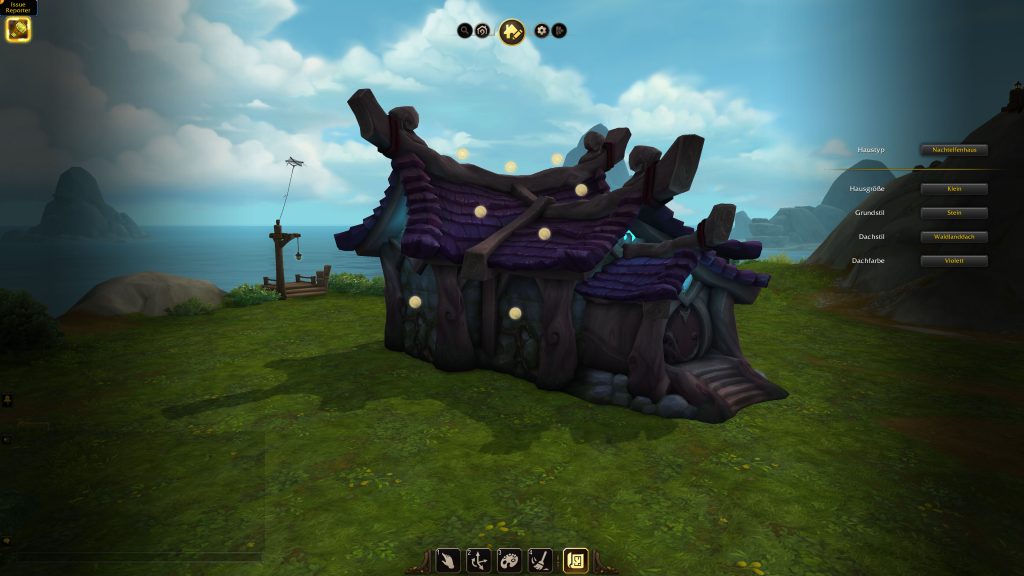Open the Haustyp dropdown showing Nachtelfenhaus

954,150
